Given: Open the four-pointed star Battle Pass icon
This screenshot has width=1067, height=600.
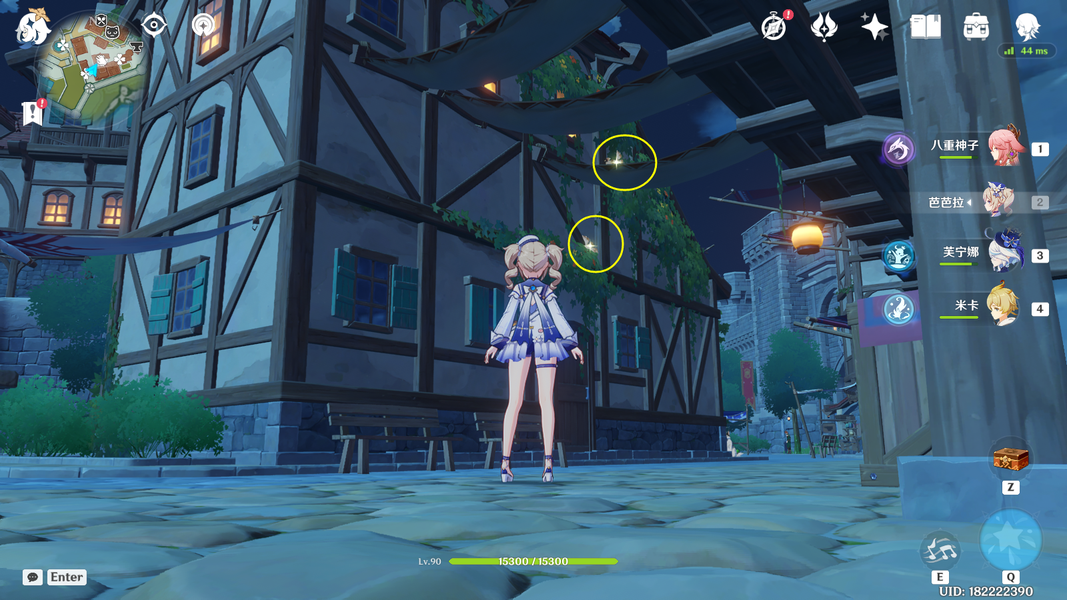Looking at the screenshot, I should click(x=875, y=27).
